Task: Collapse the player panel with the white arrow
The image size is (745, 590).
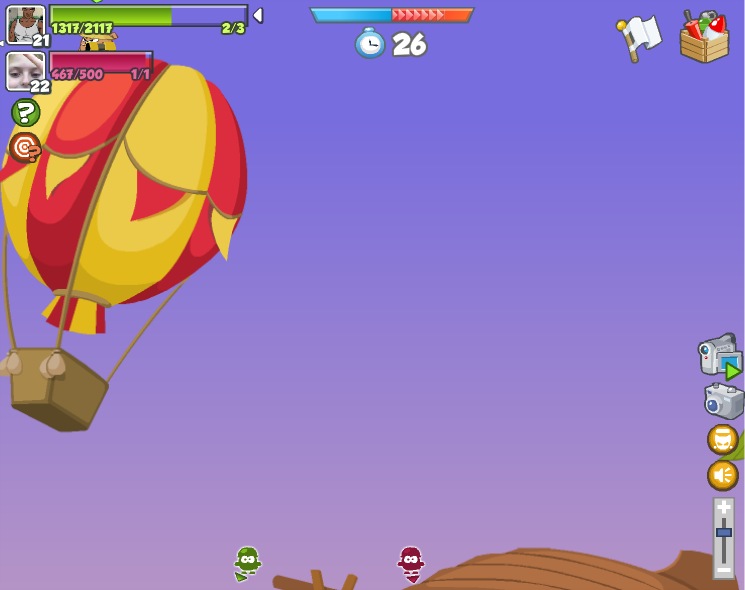Action: click(x=257, y=15)
